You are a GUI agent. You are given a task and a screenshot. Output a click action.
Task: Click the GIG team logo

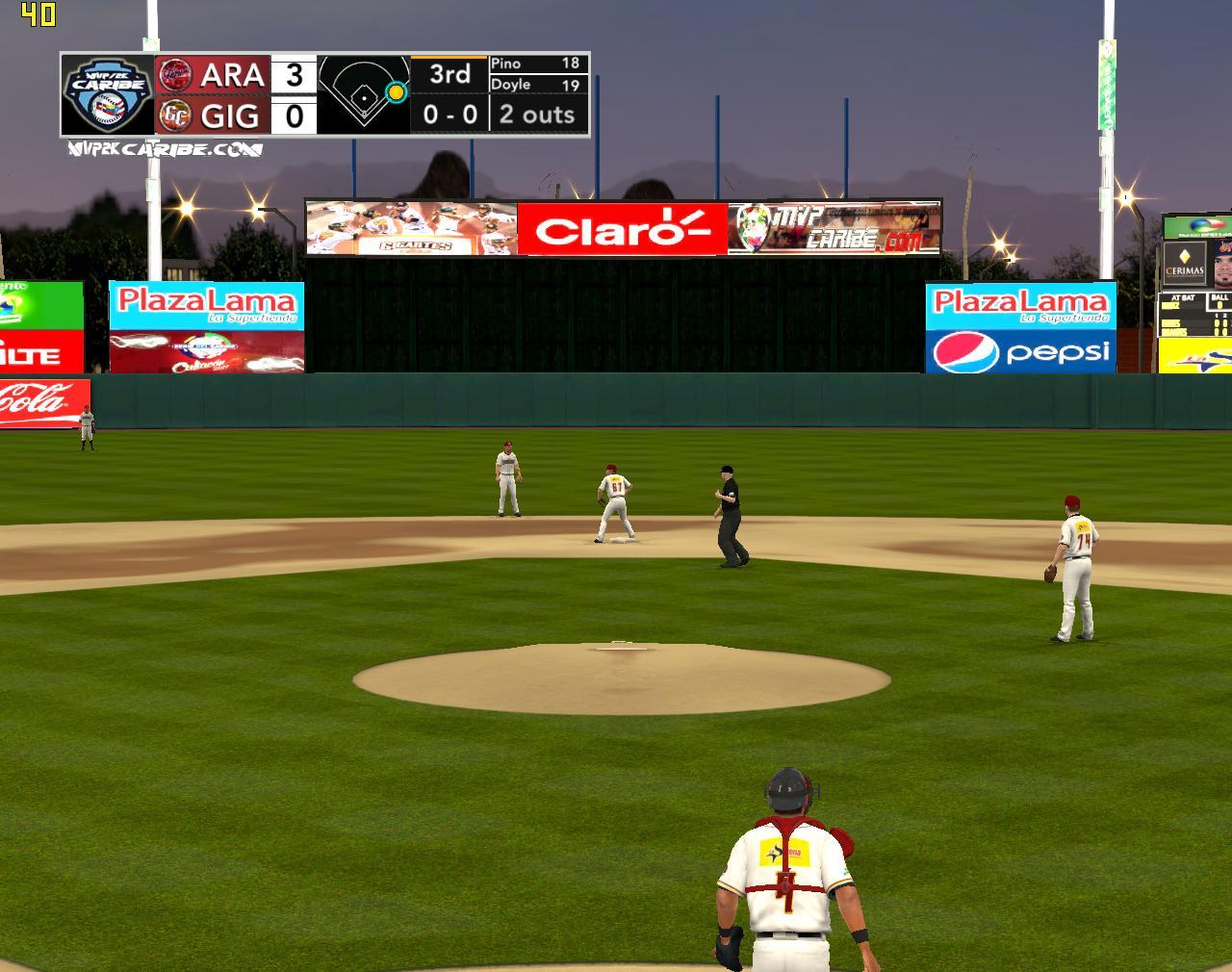pos(174,115)
